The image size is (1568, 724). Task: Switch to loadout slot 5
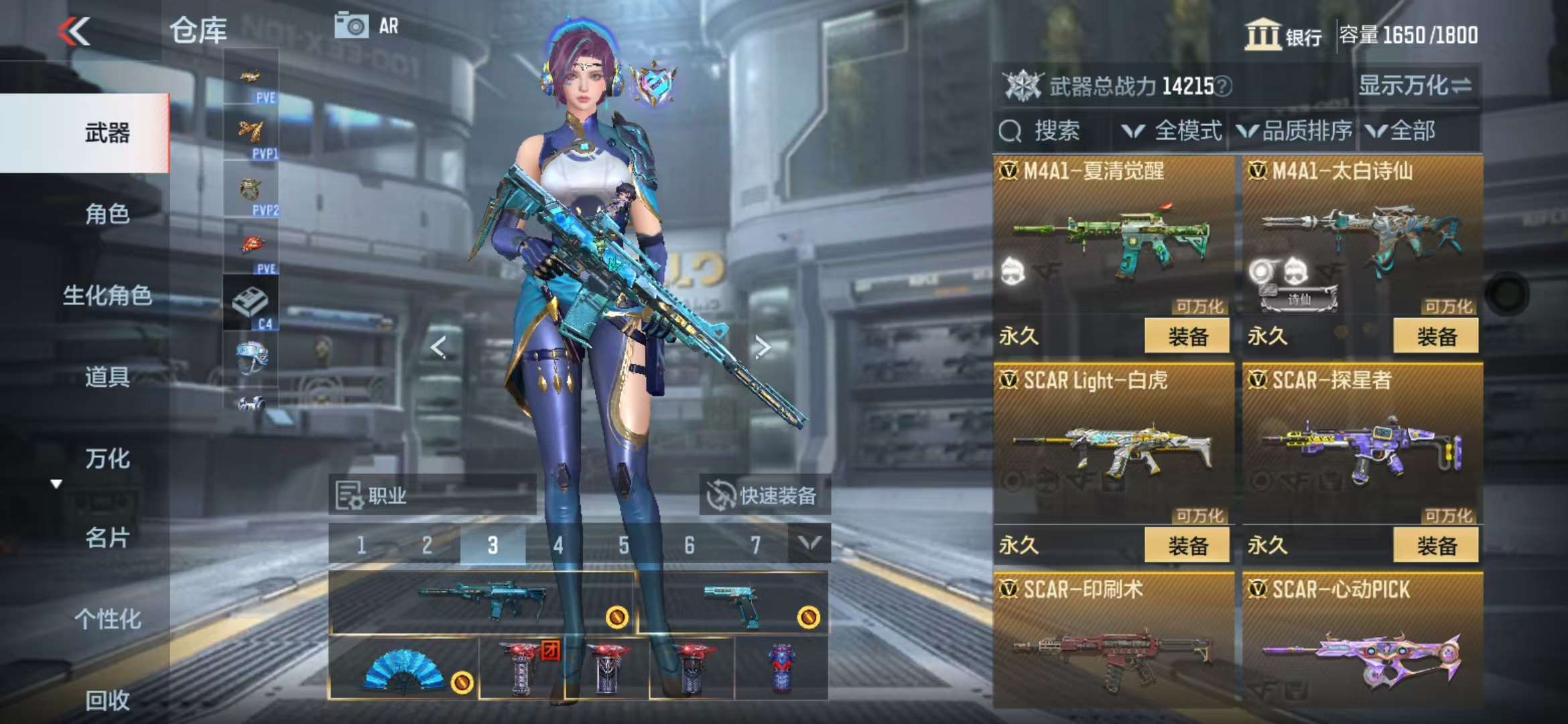pos(624,546)
